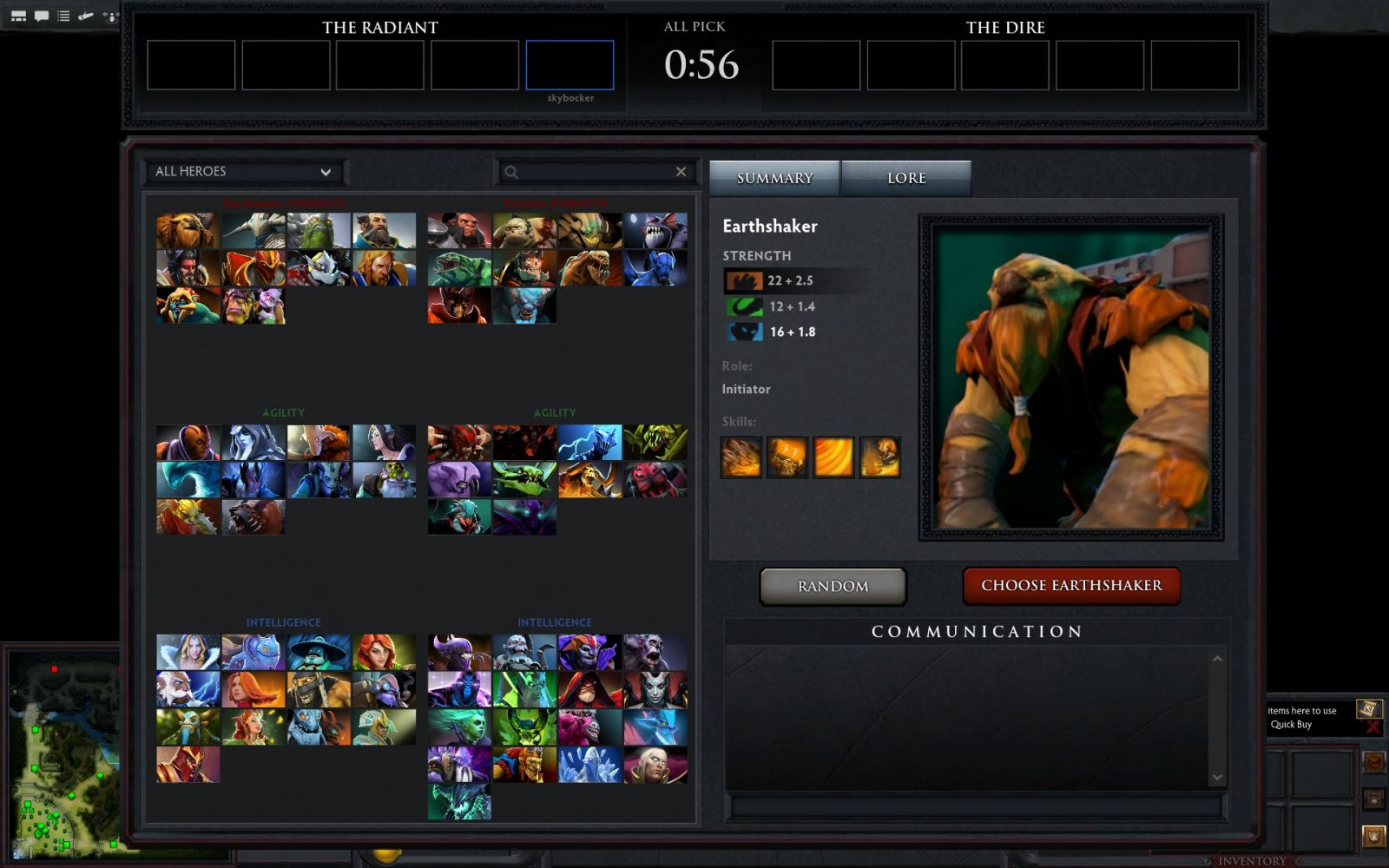
Task: Click the Communication chat input box
Action: (x=977, y=807)
